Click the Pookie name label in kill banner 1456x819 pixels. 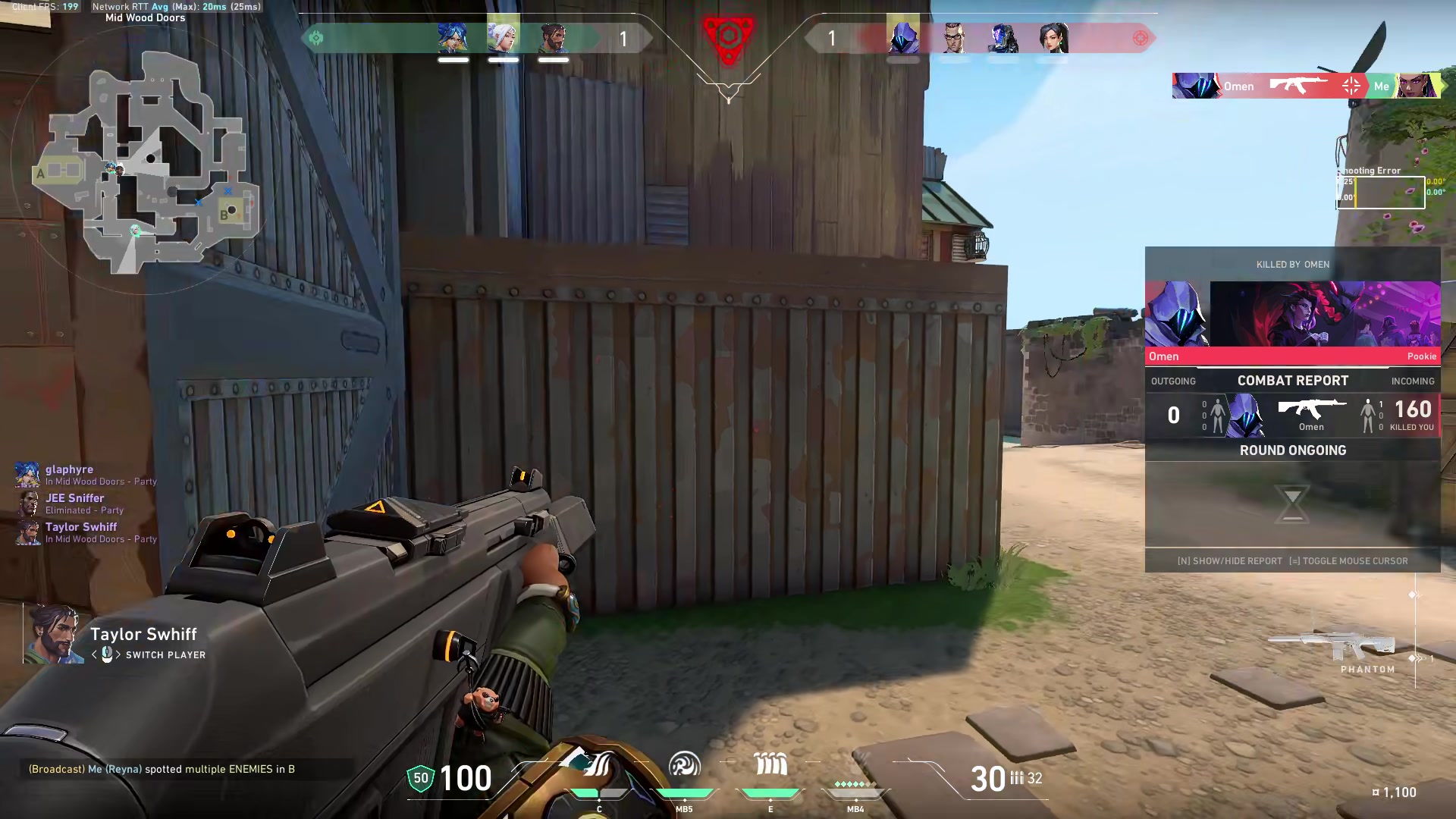pos(1422,356)
